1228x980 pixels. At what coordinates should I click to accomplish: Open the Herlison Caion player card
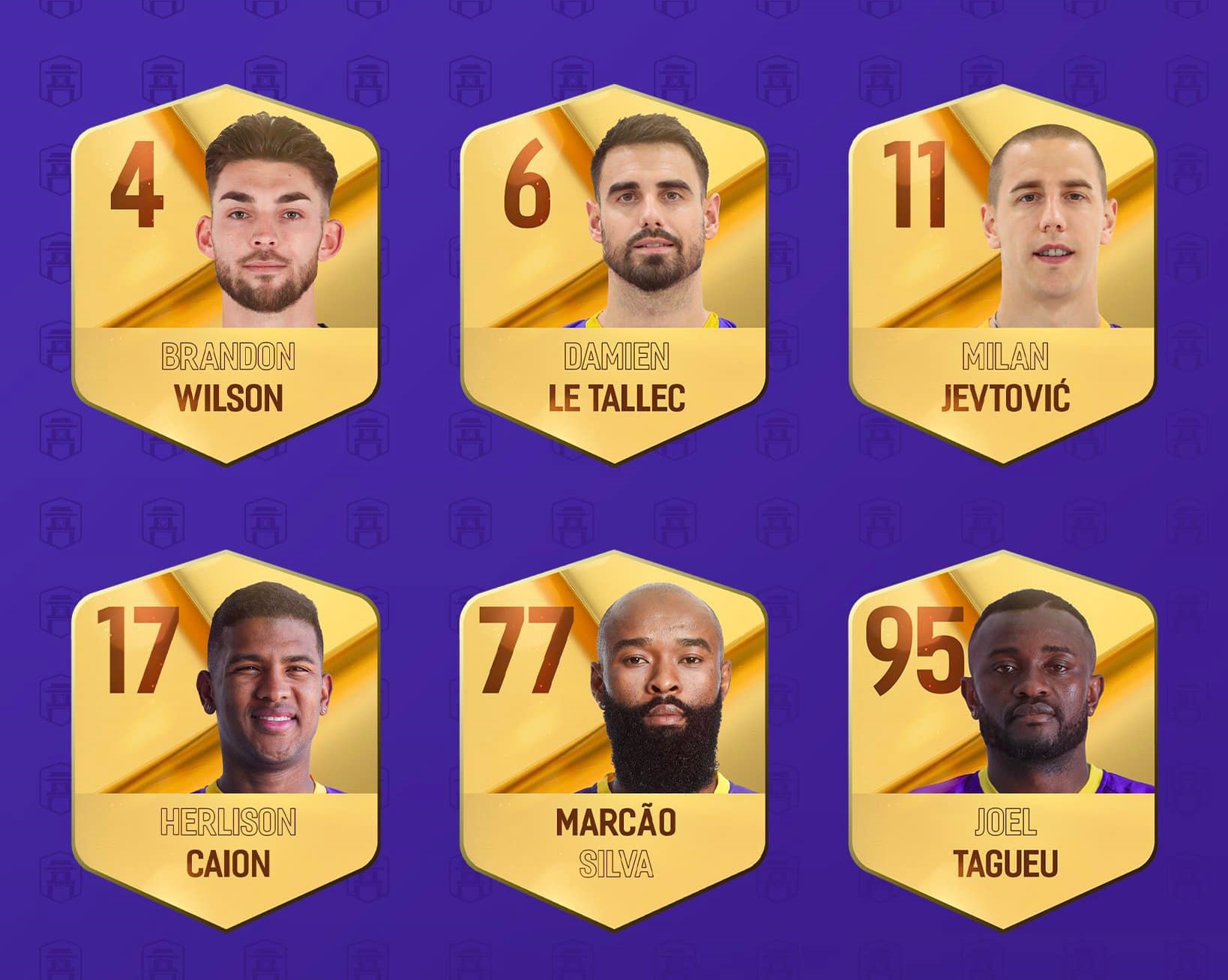226,740
